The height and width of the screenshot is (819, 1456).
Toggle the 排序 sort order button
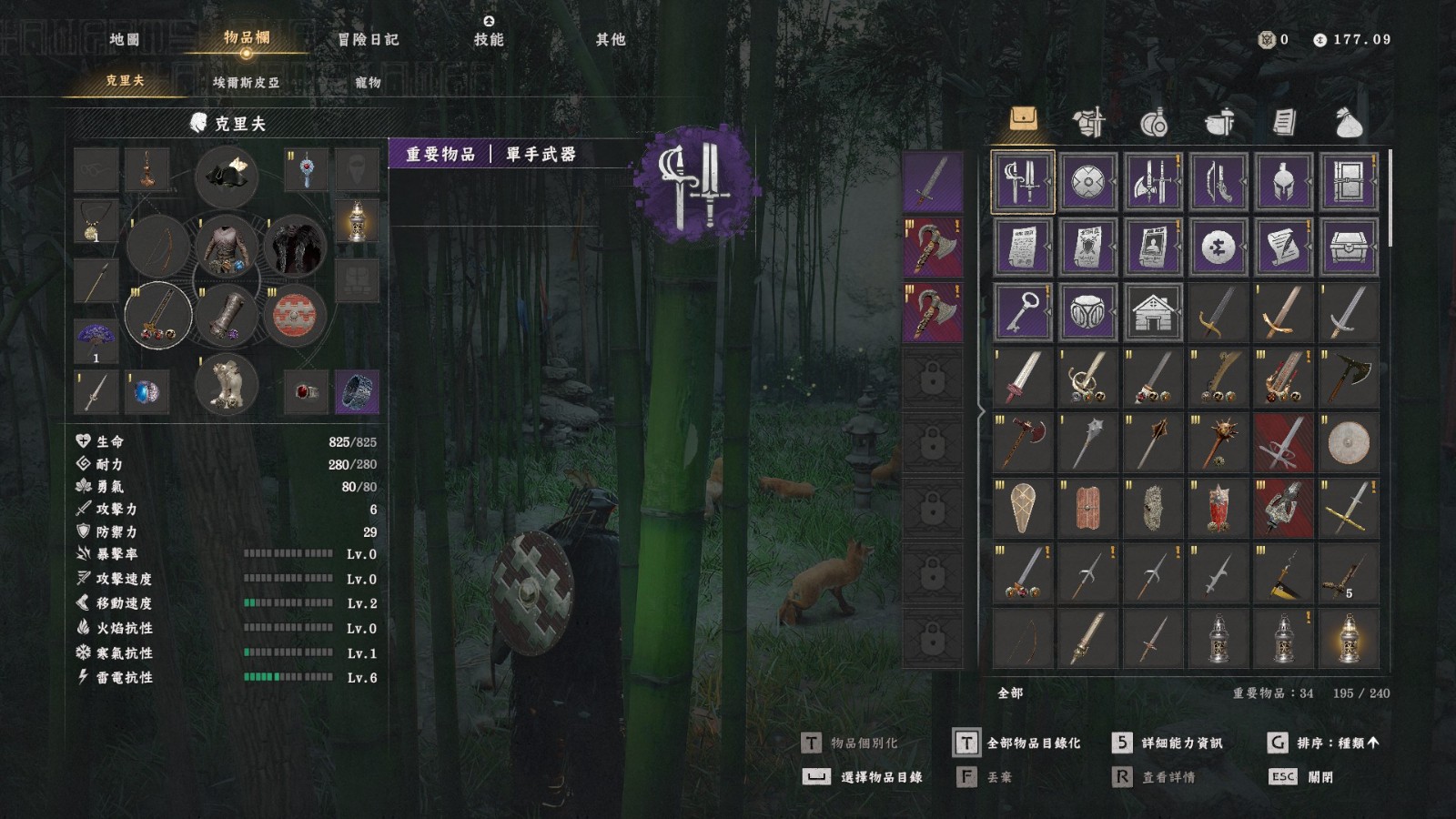click(1324, 743)
